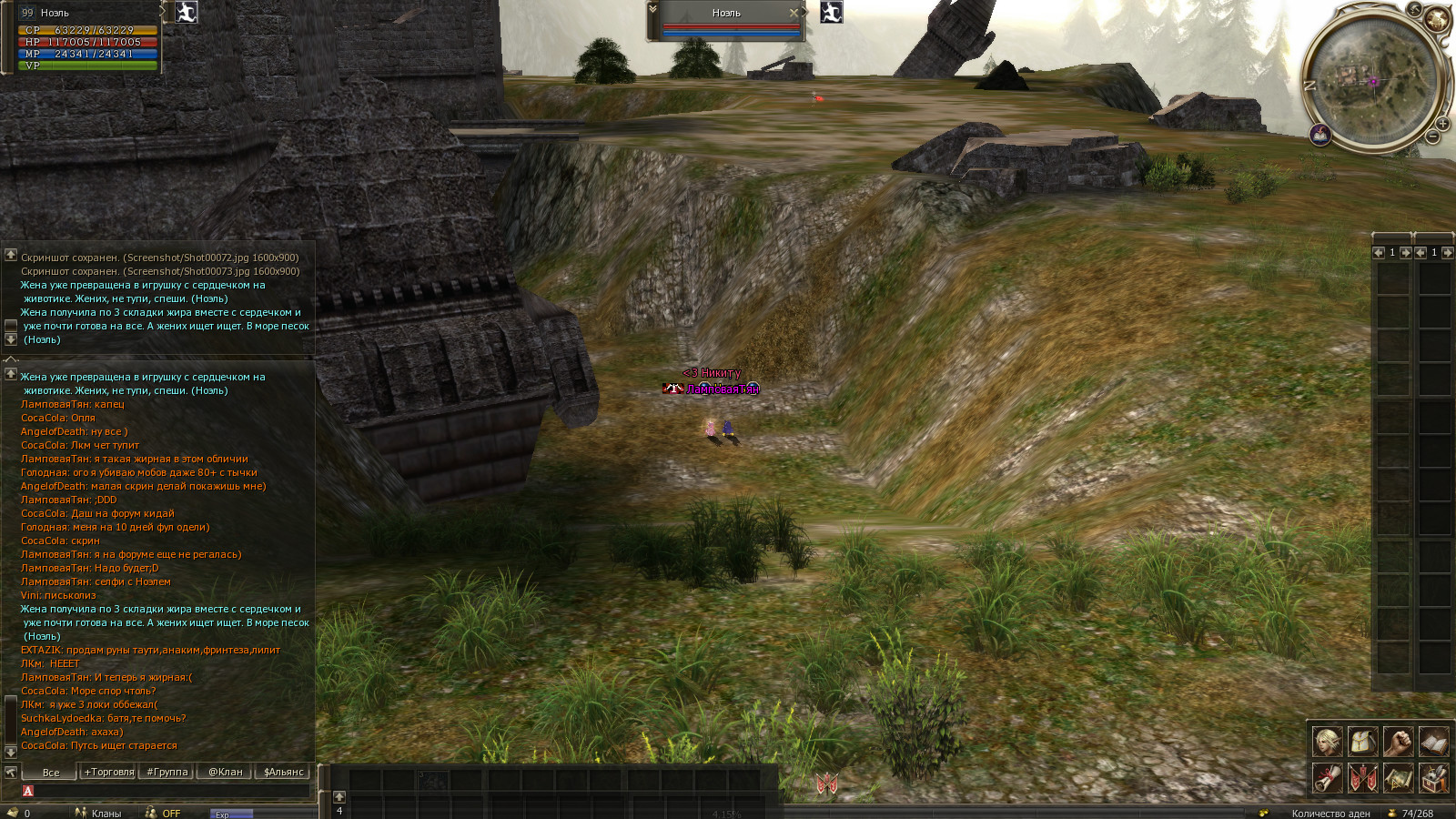Open the clan banners icon
The image size is (1456, 819).
(x=1362, y=778)
